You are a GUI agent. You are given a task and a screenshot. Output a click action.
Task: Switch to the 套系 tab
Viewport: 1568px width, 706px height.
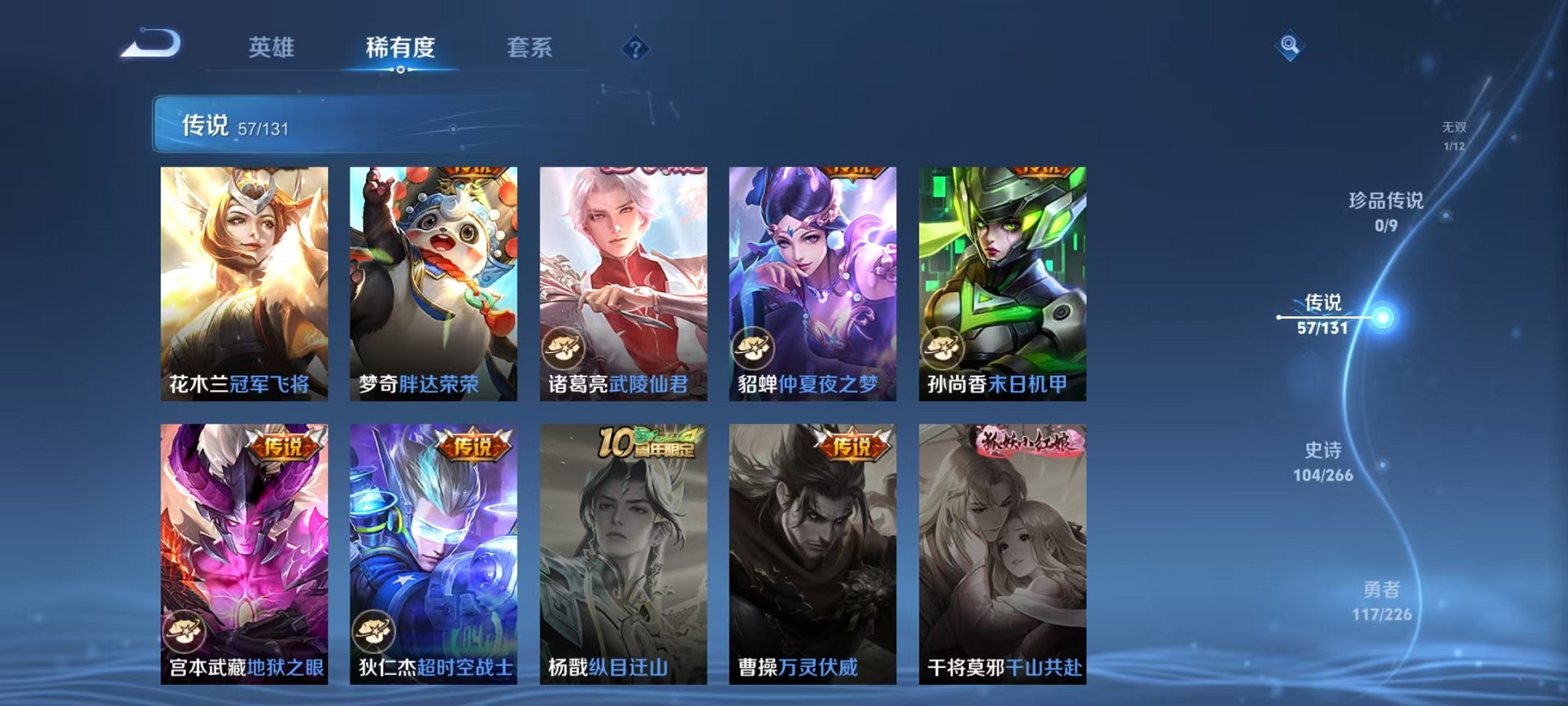[x=530, y=48]
